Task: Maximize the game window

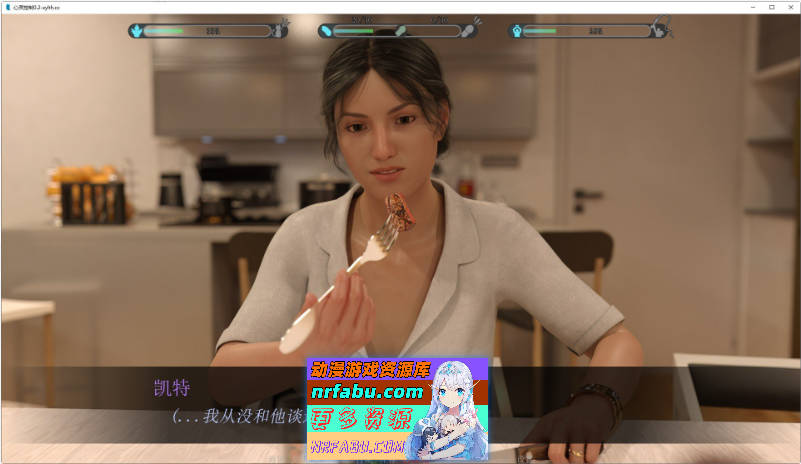Action: pos(771,7)
